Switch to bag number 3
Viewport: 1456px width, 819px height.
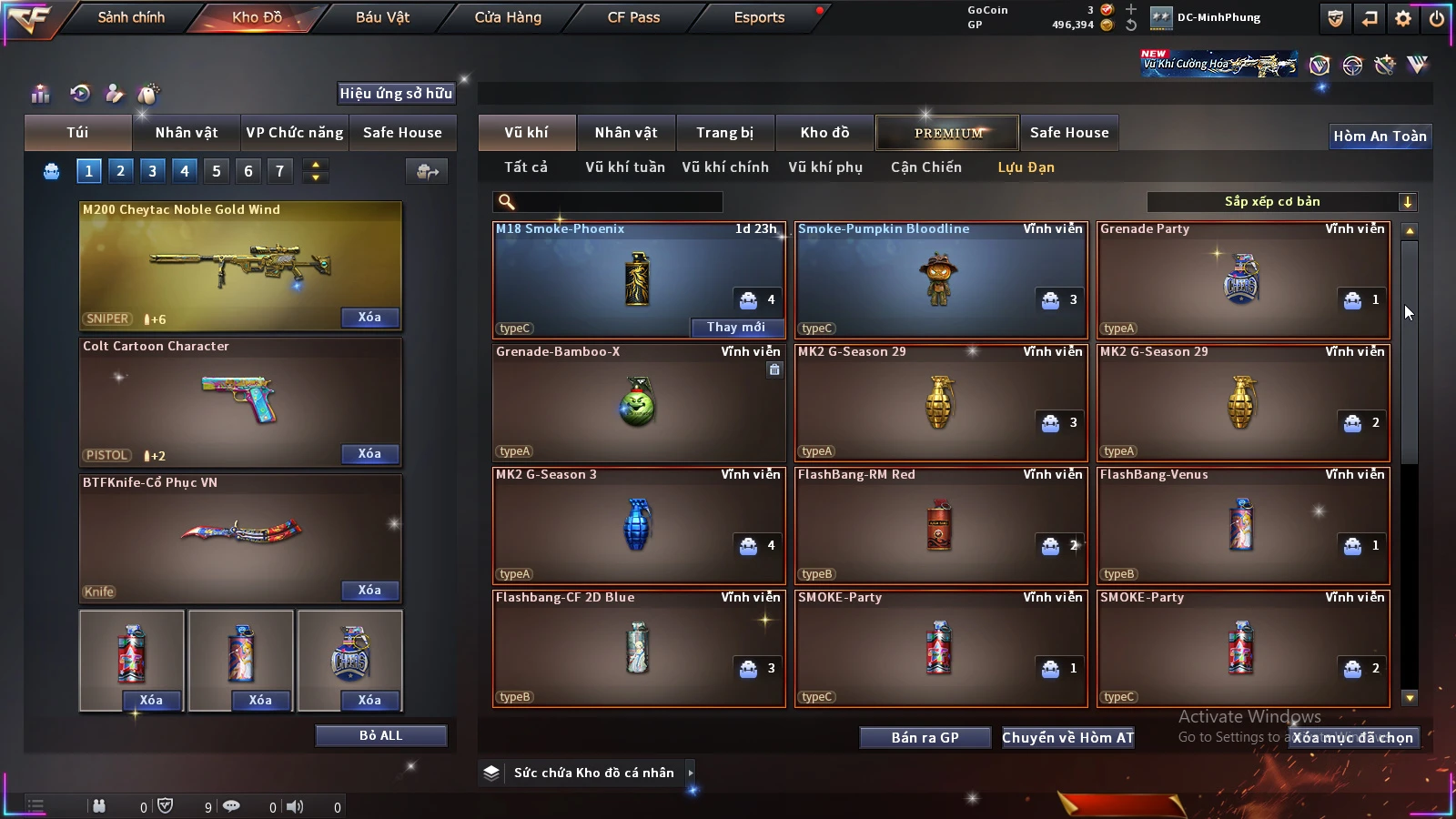[x=152, y=171]
